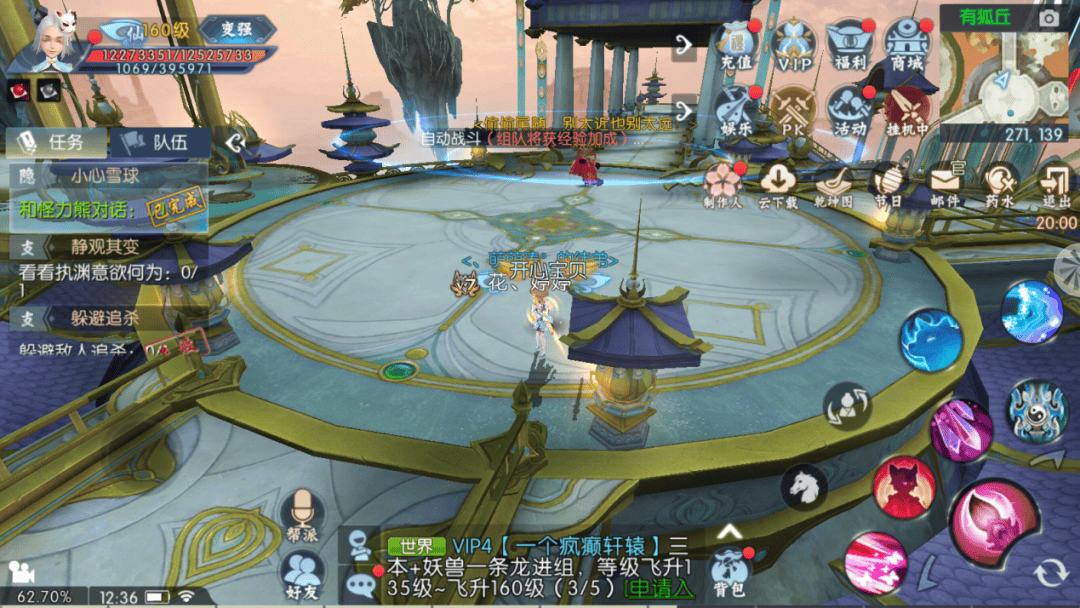Open the 邮件 mail inbox

coord(945,184)
